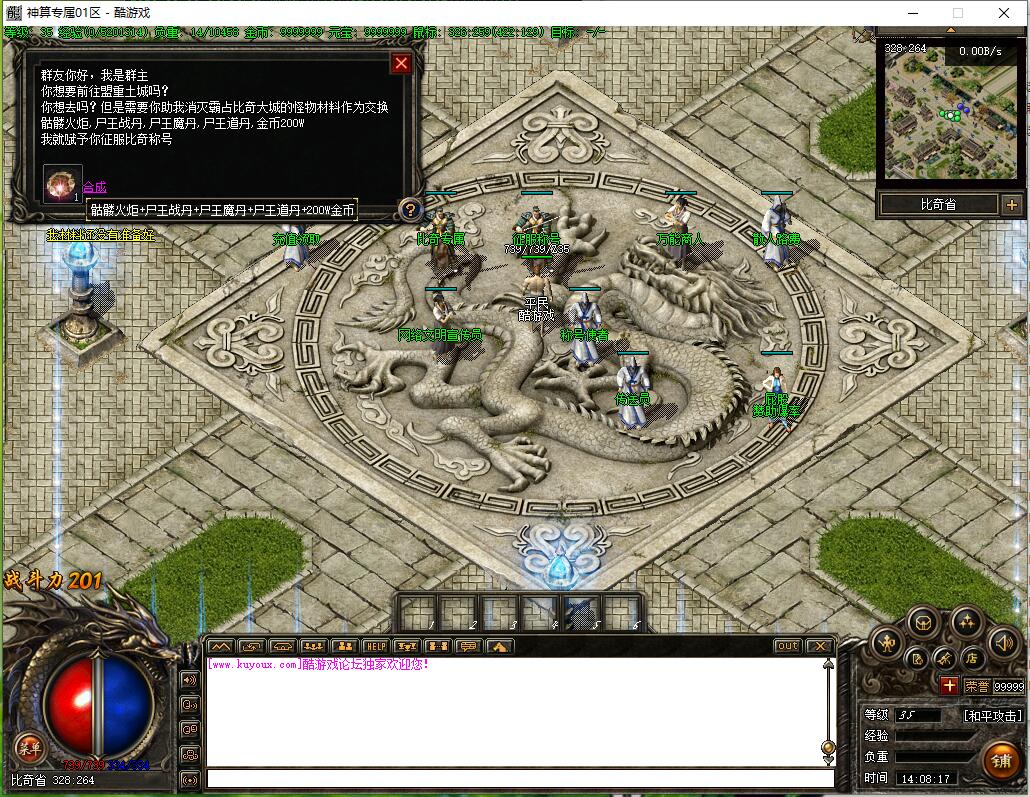Click the red plus button beside 荣誉
This screenshot has height=797, width=1030.
[x=949, y=686]
